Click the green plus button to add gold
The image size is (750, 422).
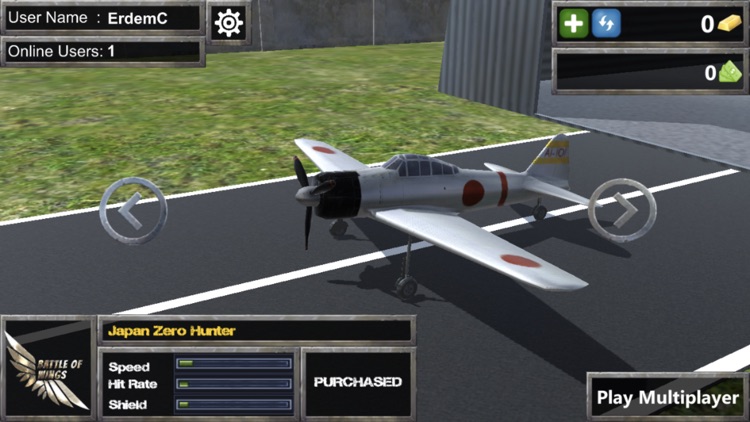[x=575, y=24]
